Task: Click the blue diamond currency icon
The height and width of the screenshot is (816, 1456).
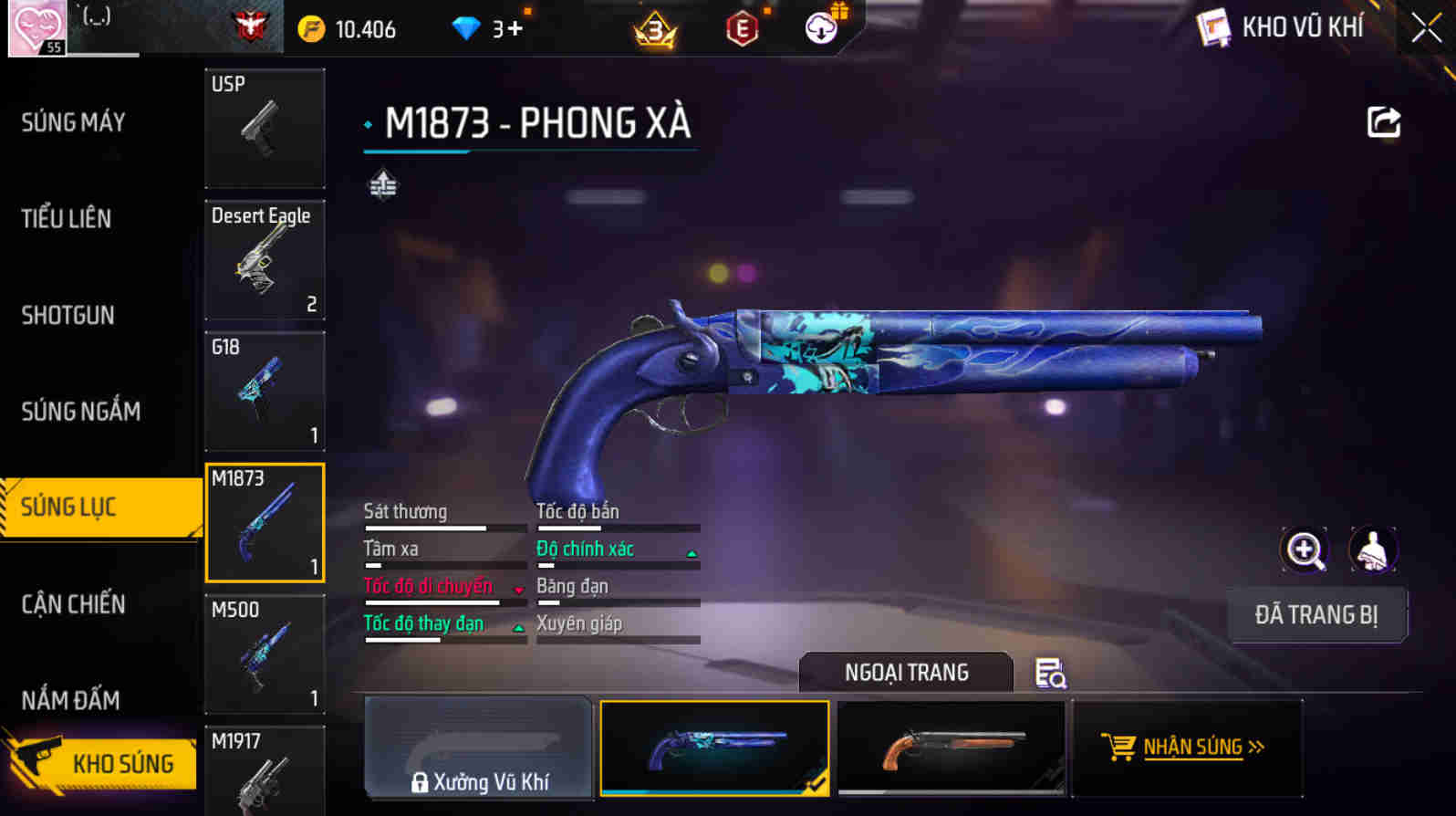Action: coord(467,27)
